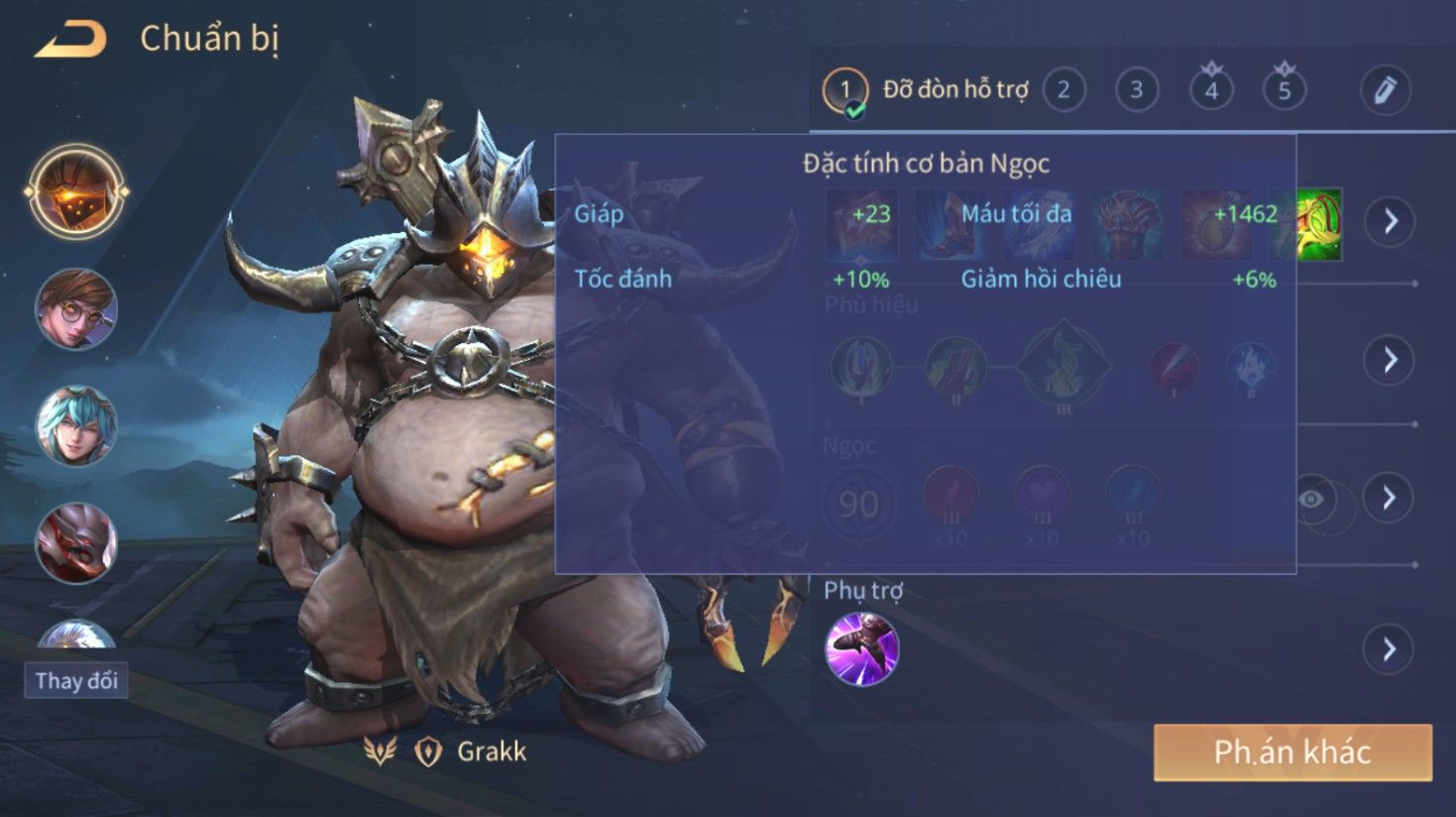Go back using the return arrow
This screenshot has width=1456, height=817.
click(71, 40)
